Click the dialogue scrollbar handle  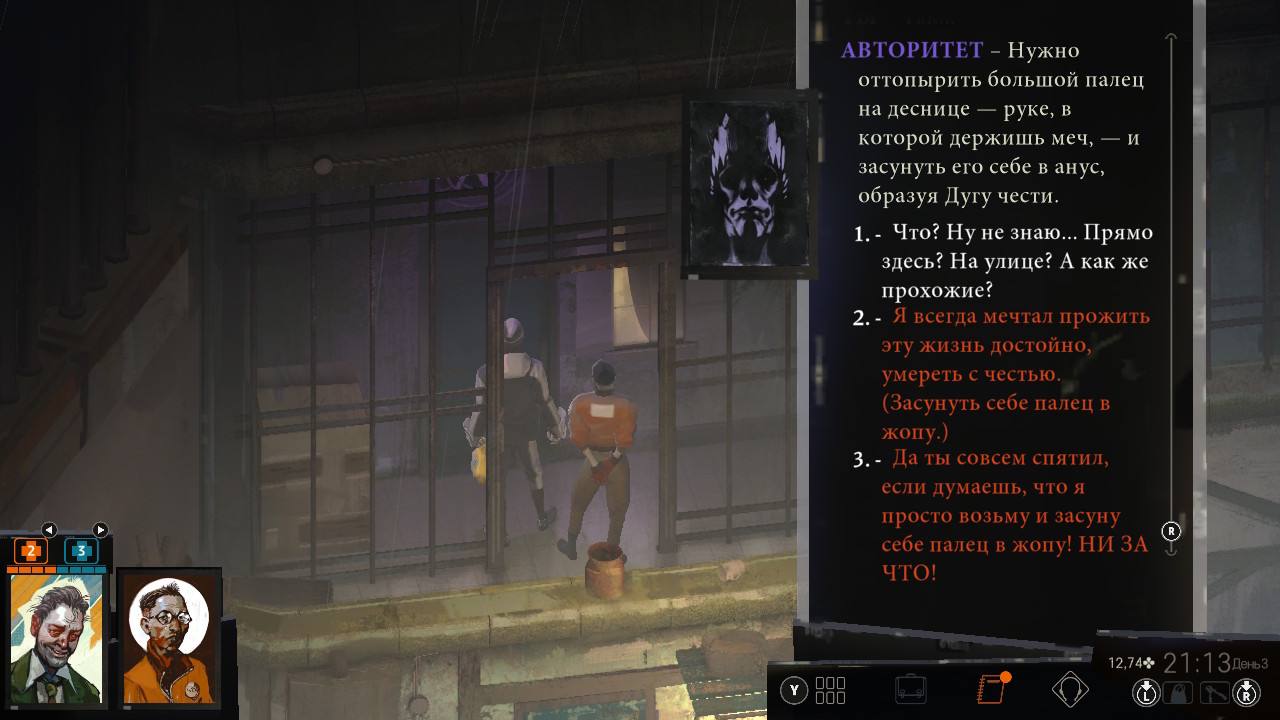tap(1172, 530)
